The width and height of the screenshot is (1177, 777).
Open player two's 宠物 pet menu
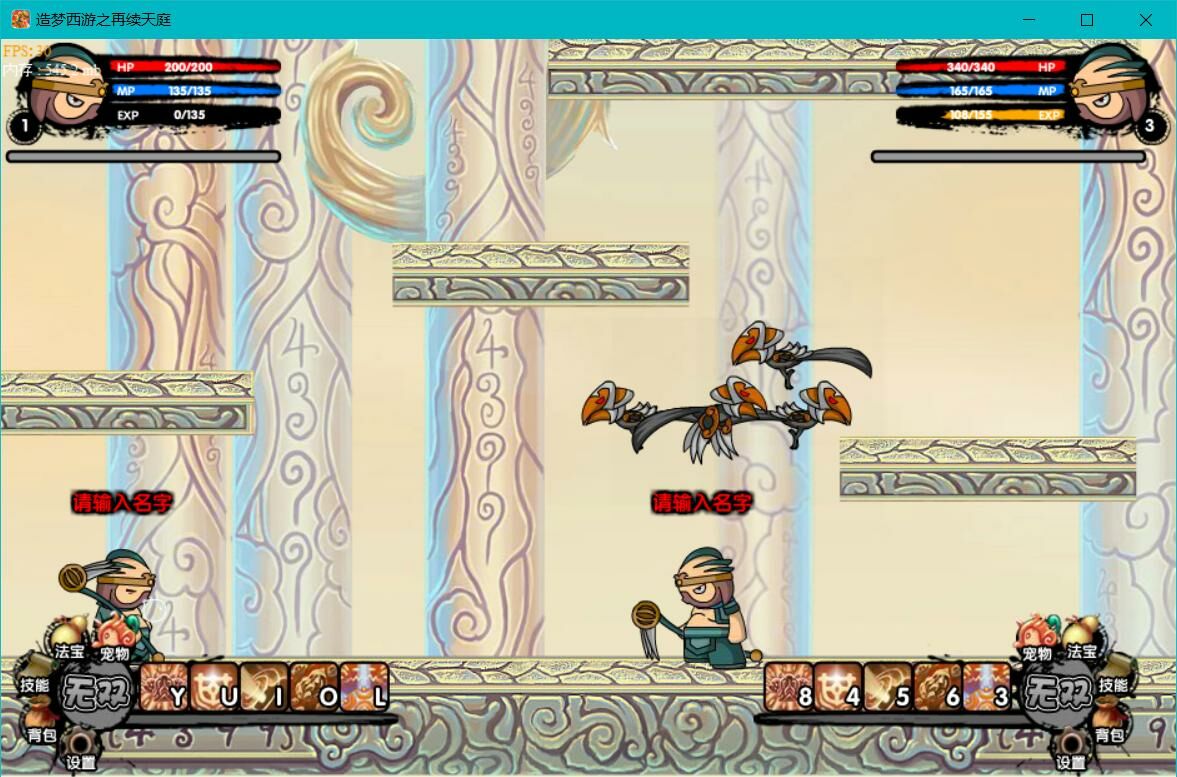[1037, 638]
